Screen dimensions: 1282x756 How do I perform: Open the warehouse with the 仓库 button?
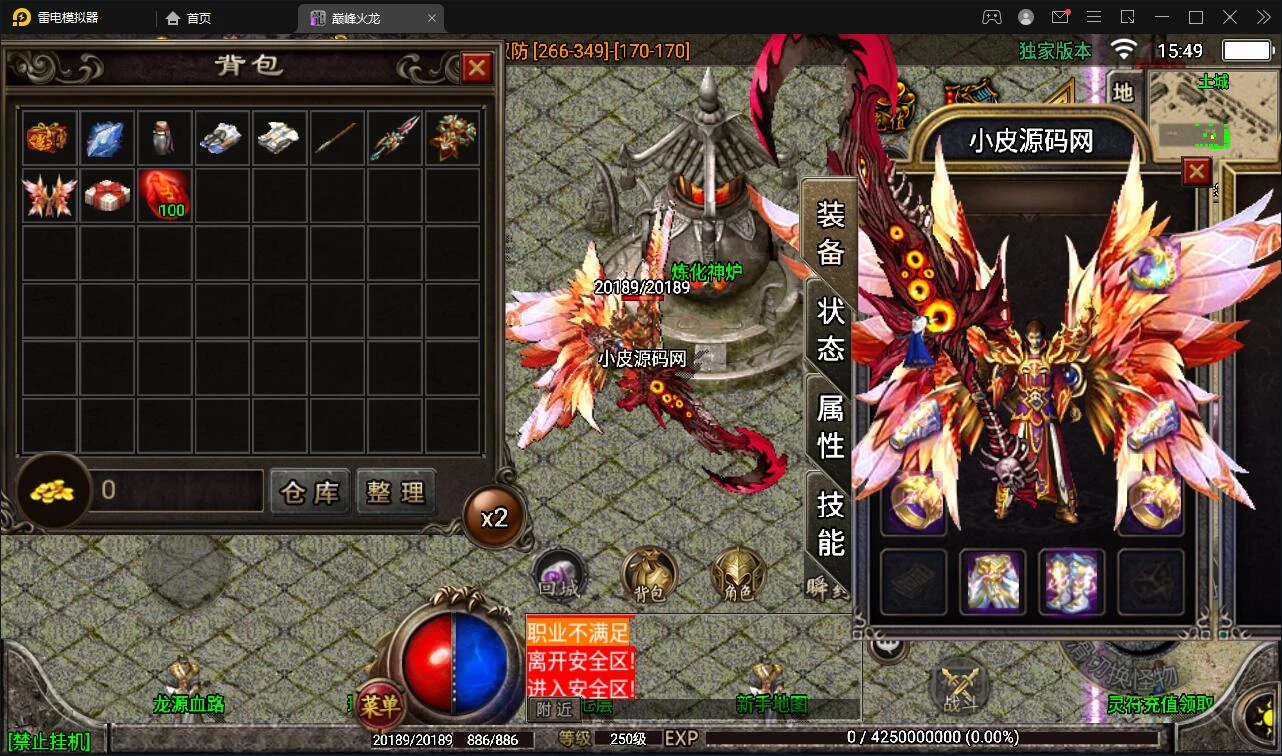pyautogui.click(x=310, y=492)
